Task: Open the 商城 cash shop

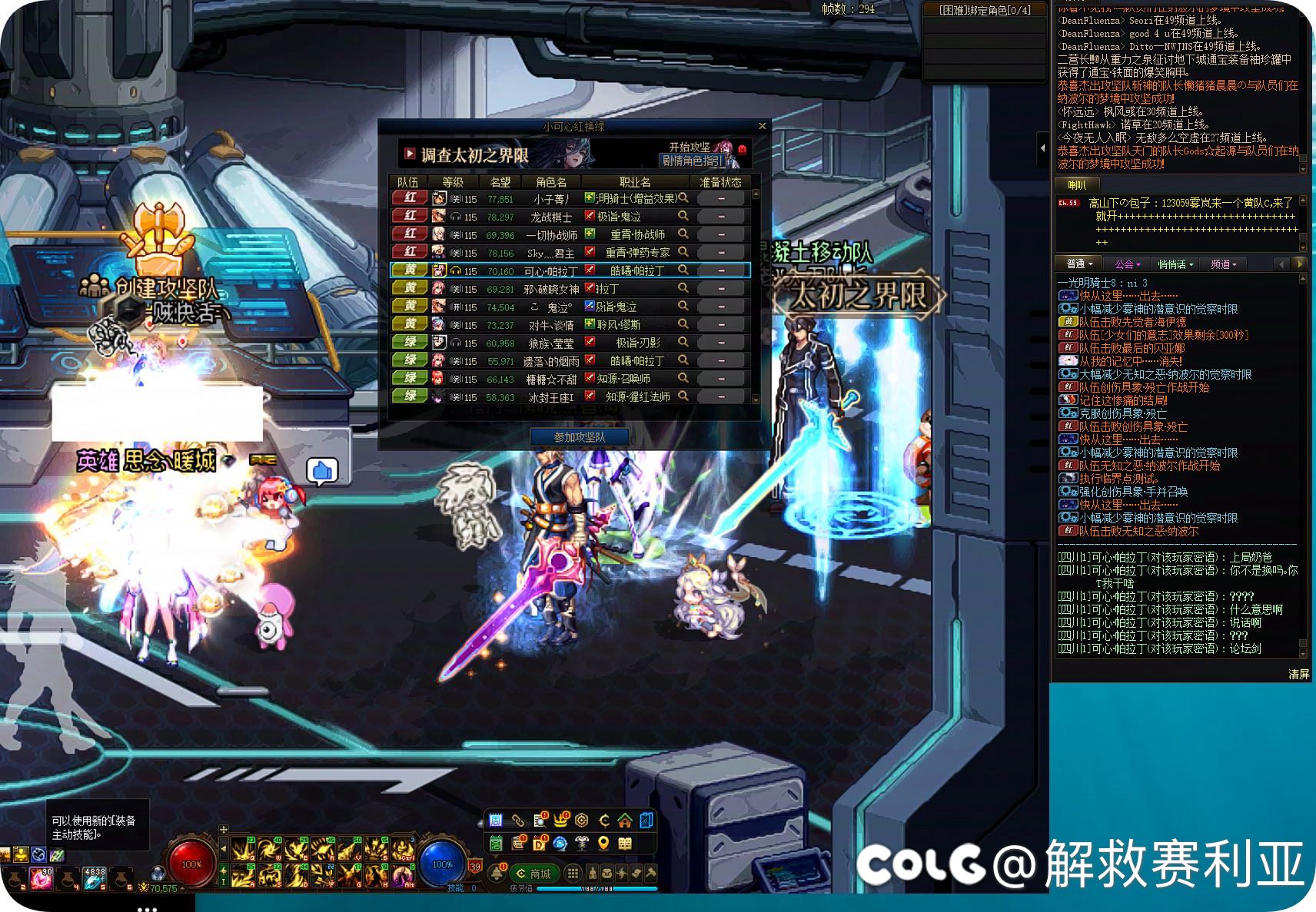Action: pyautogui.click(x=535, y=874)
